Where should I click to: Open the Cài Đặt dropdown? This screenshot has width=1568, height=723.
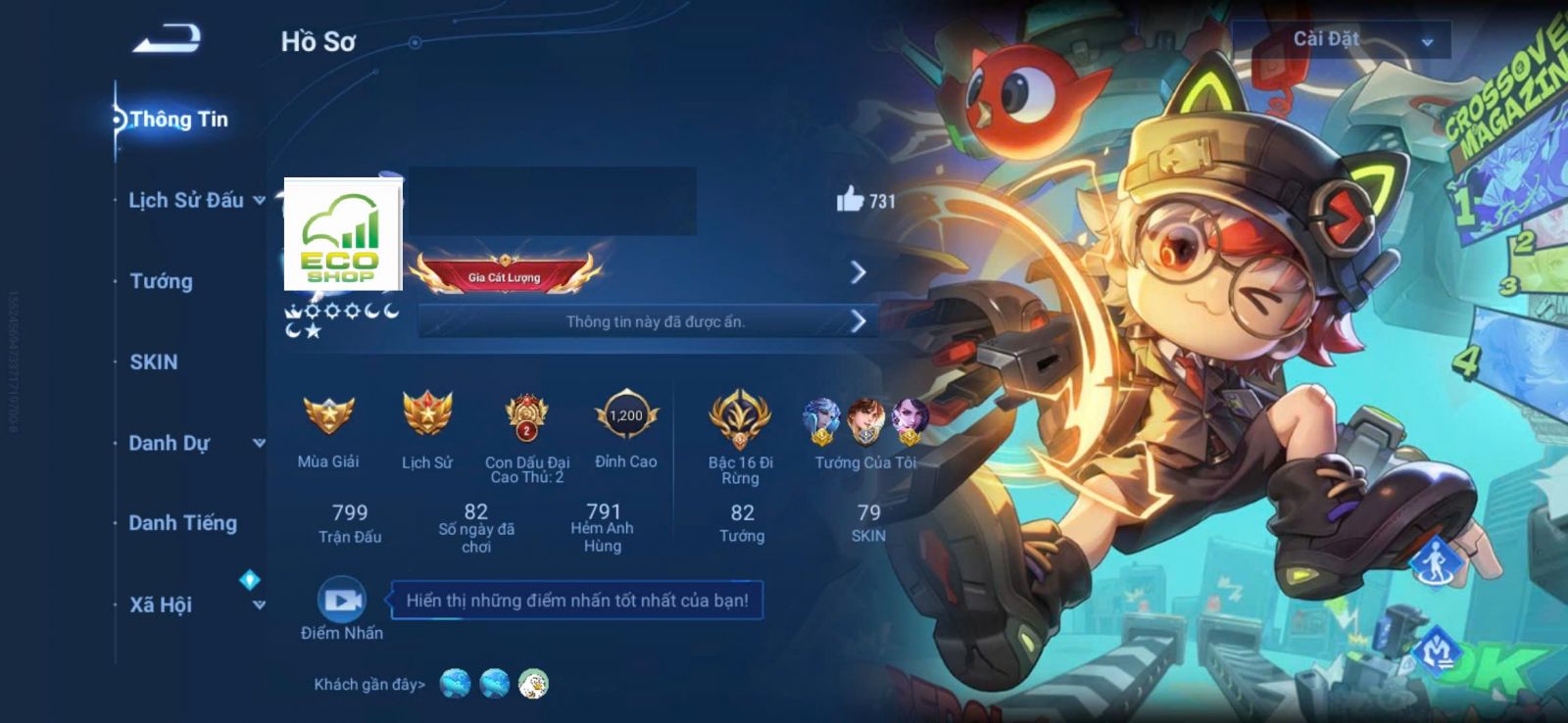tap(1341, 40)
